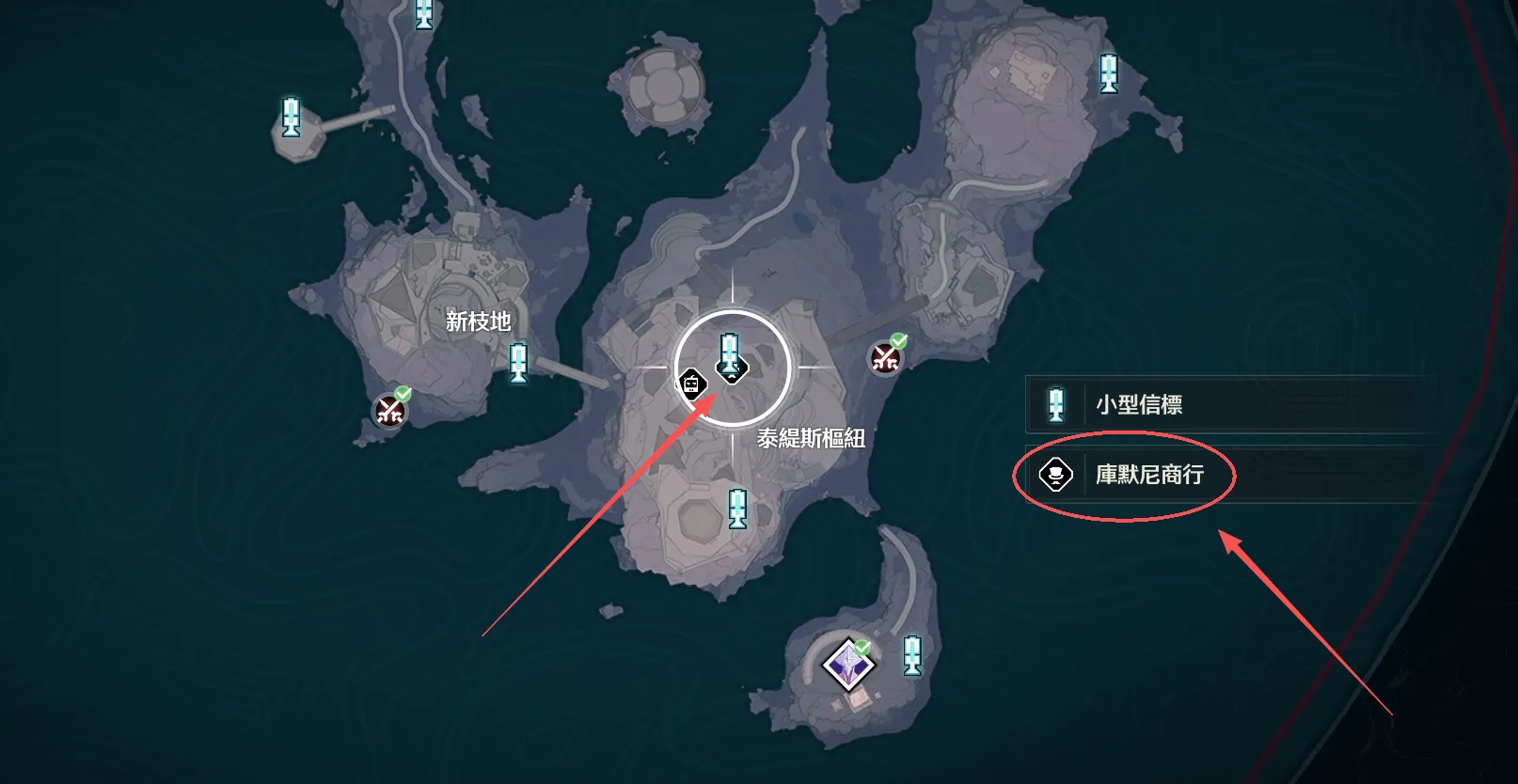The image size is (1518, 784).
Task: Click the beacon on the top-right island
Action: [1108, 75]
